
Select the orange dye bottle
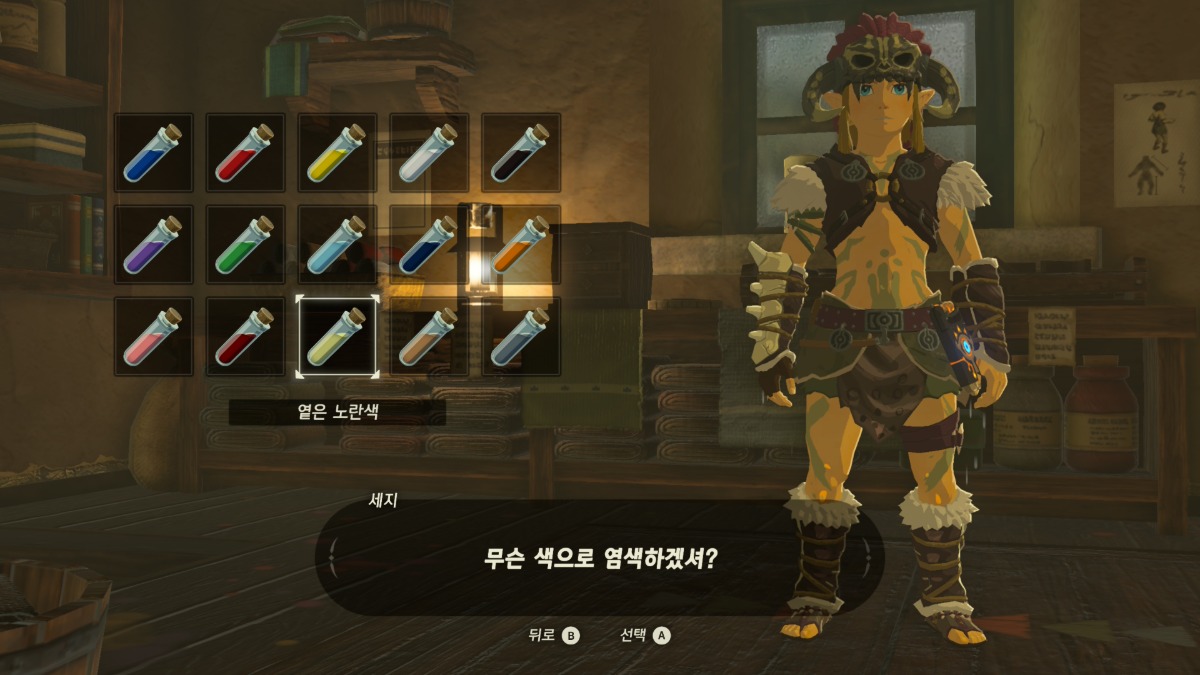(521, 244)
